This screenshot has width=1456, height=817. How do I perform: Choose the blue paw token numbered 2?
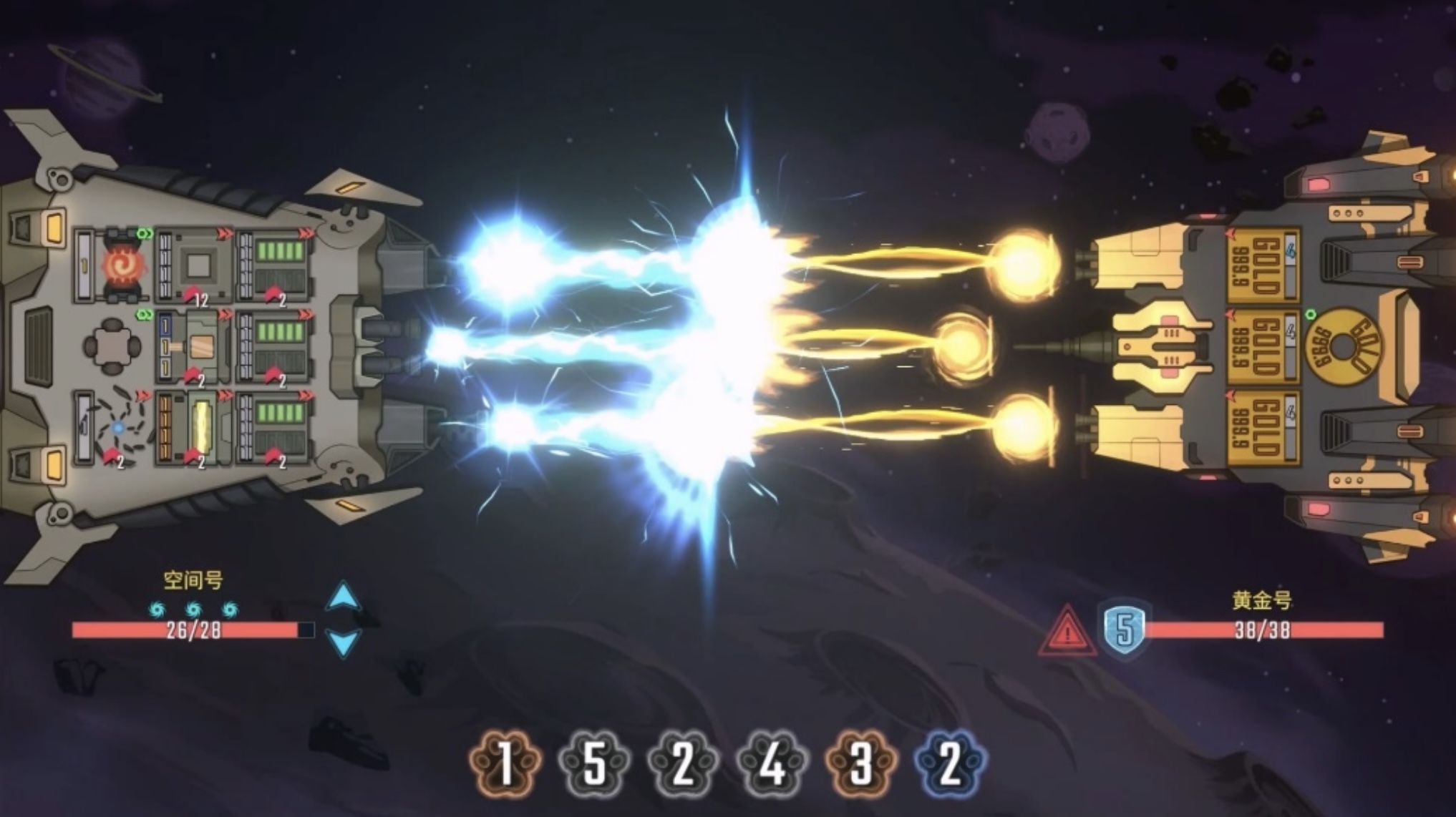point(950,763)
